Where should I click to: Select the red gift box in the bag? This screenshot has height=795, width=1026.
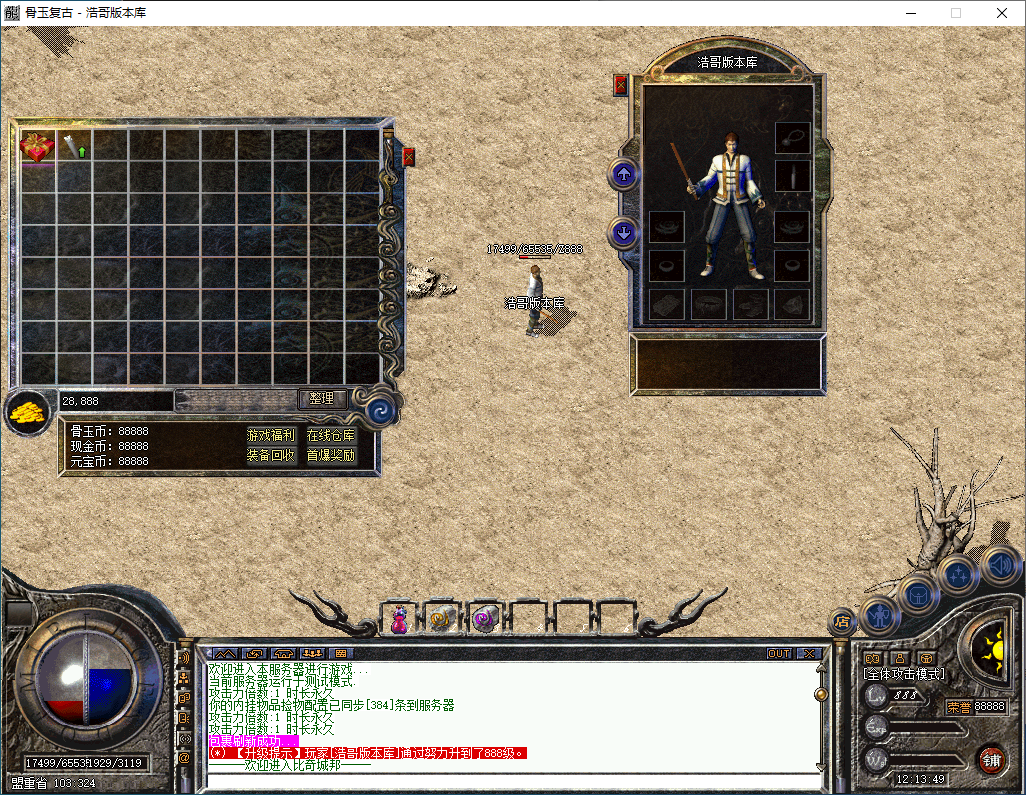coord(37,147)
